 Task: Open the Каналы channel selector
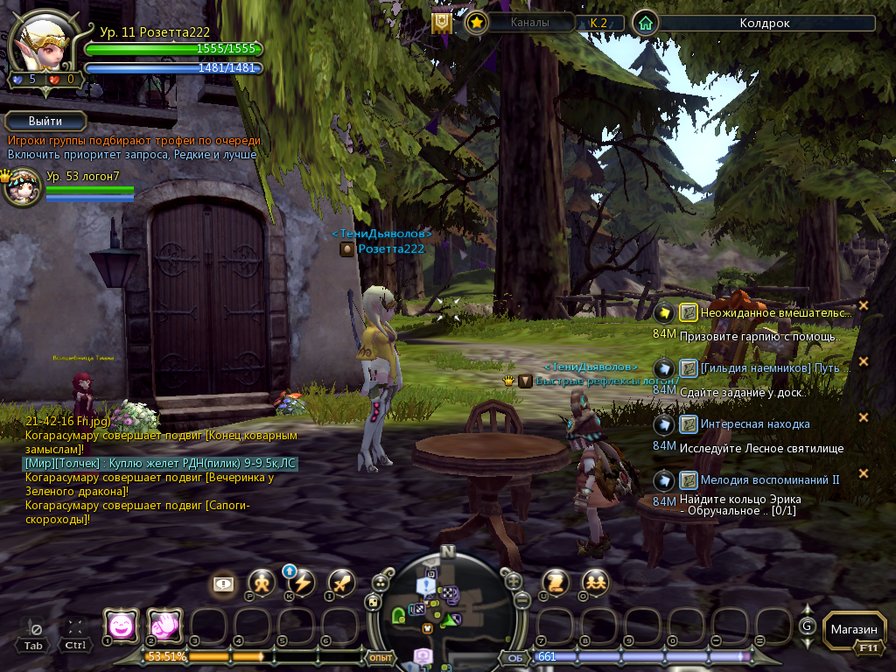pyautogui.click(x=530, y=22)
